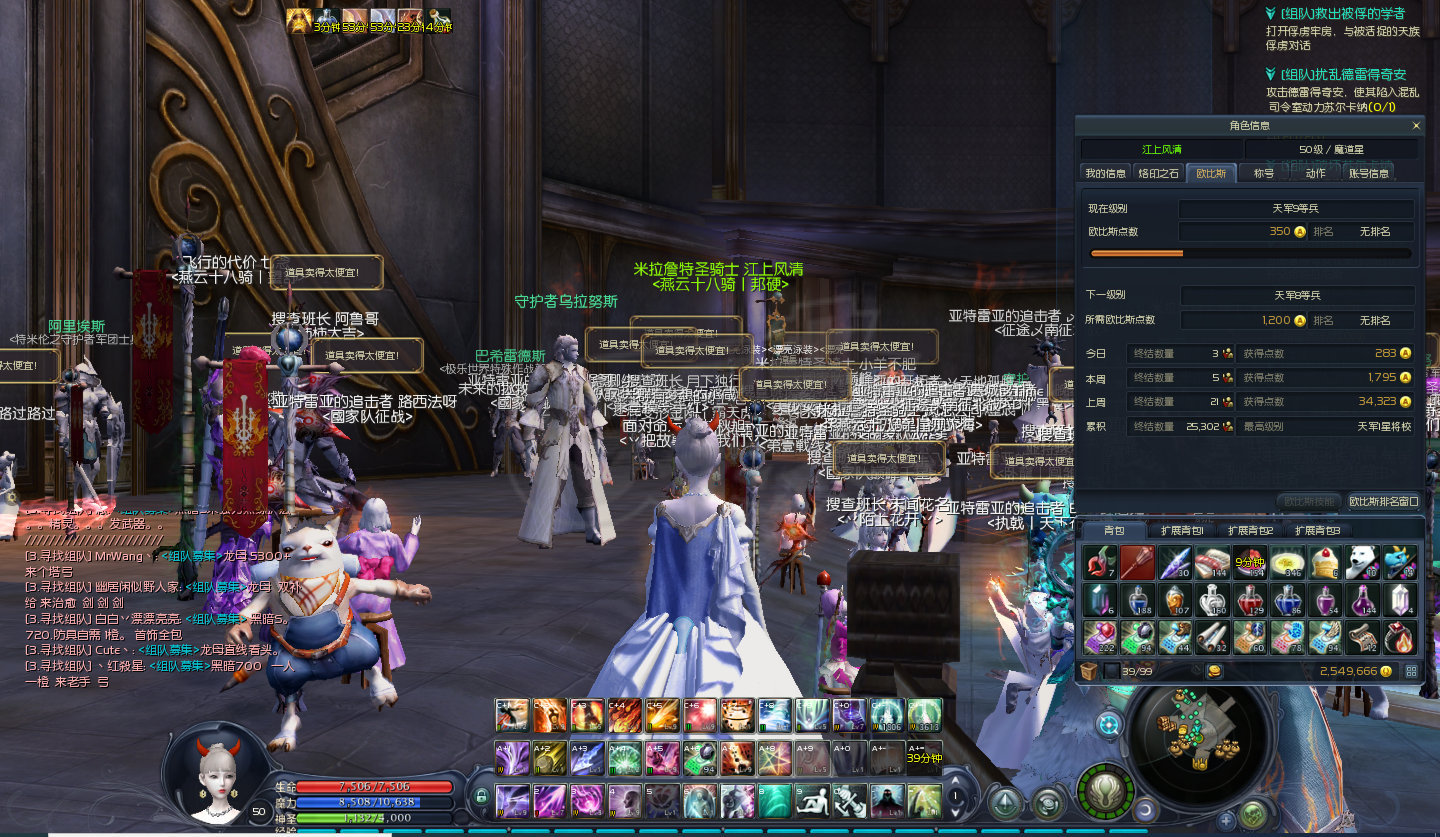
Task: Click the bag sort grid button
Action: [1411, 671]
